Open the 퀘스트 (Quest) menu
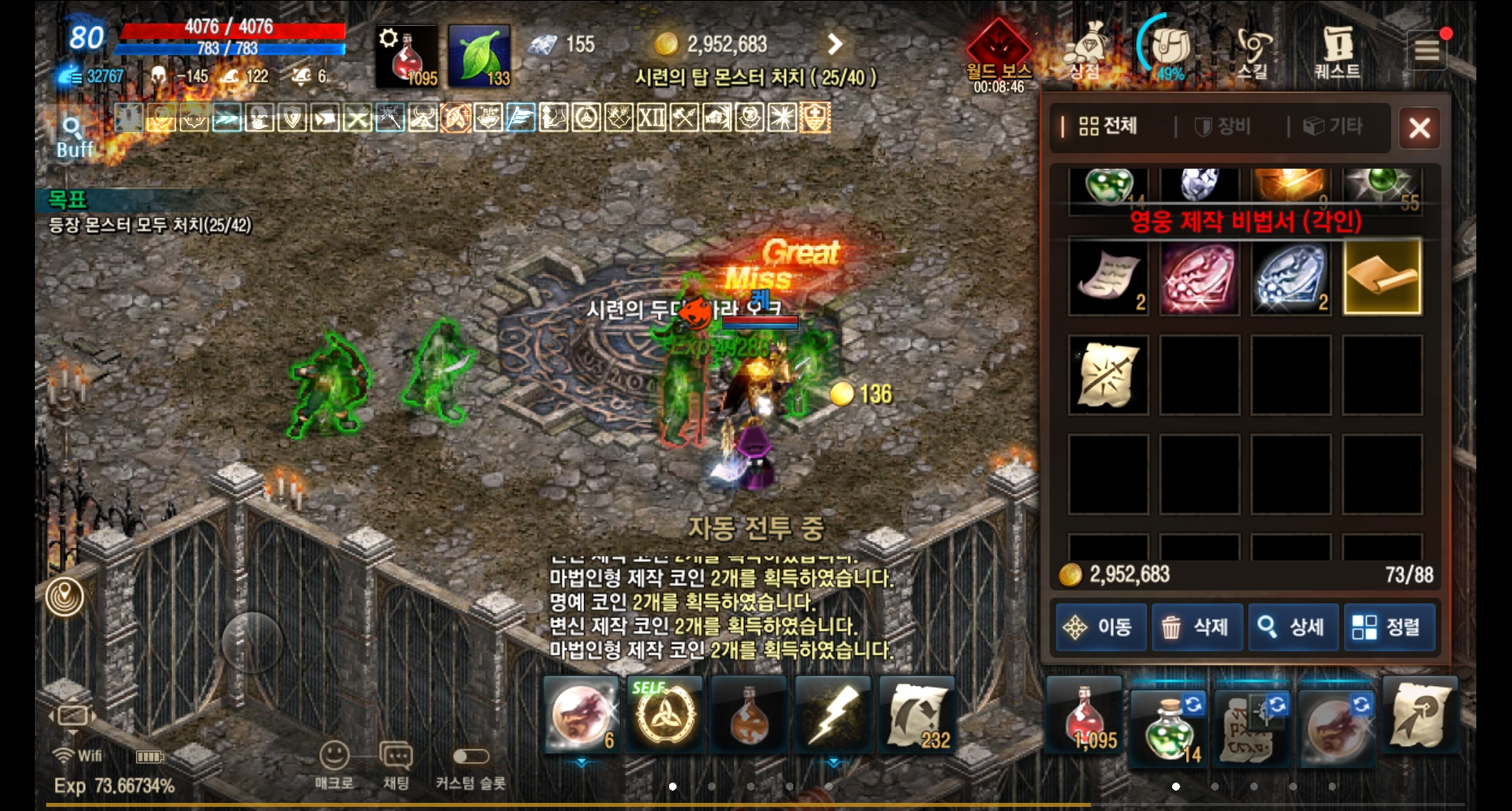This screenshot has height=811, width=1512. pos(1339,50)
